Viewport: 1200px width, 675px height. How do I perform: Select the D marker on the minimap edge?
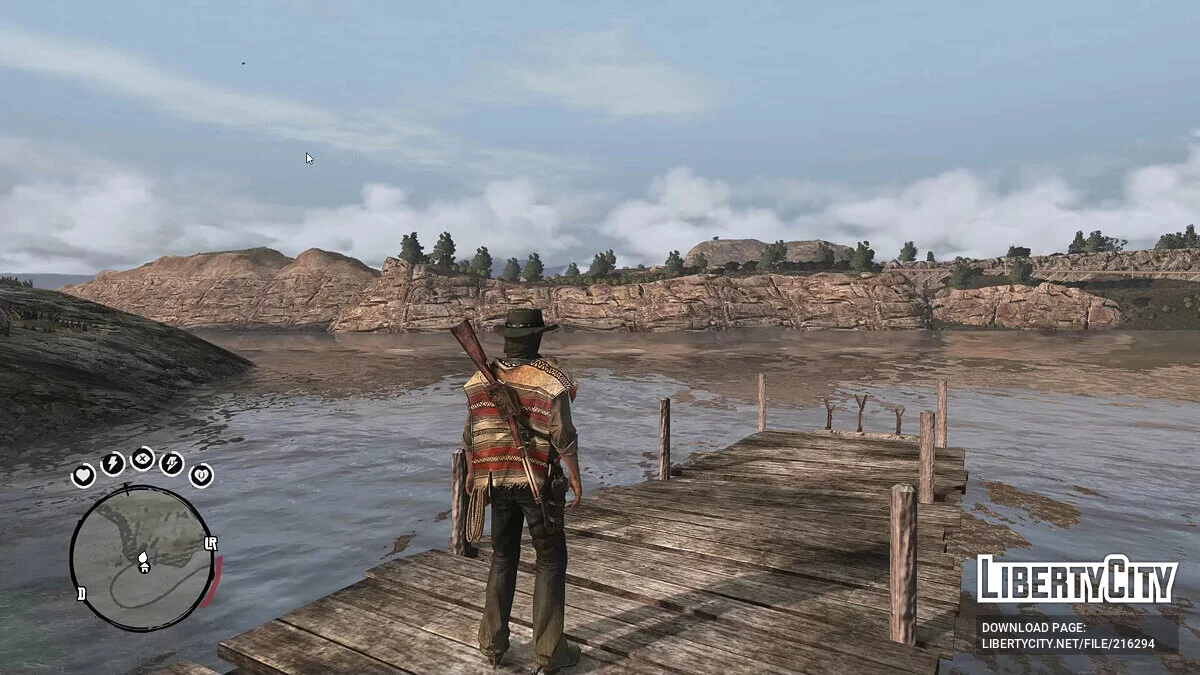pos(81,593)
